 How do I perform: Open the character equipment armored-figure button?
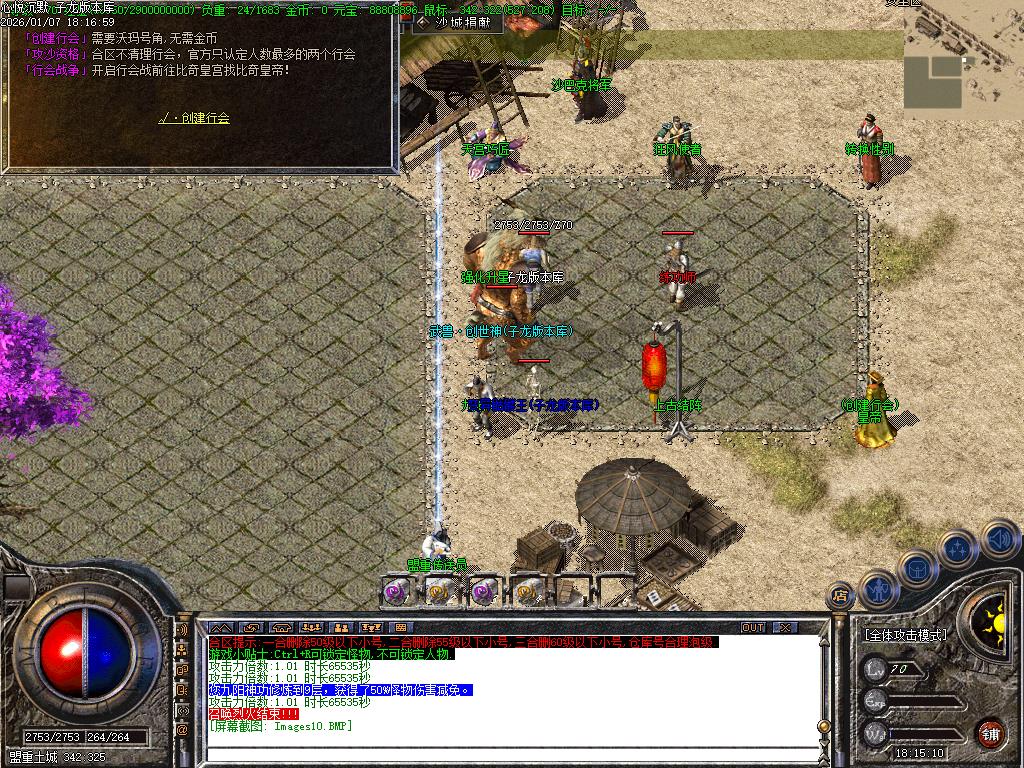(x=877, y=587)
